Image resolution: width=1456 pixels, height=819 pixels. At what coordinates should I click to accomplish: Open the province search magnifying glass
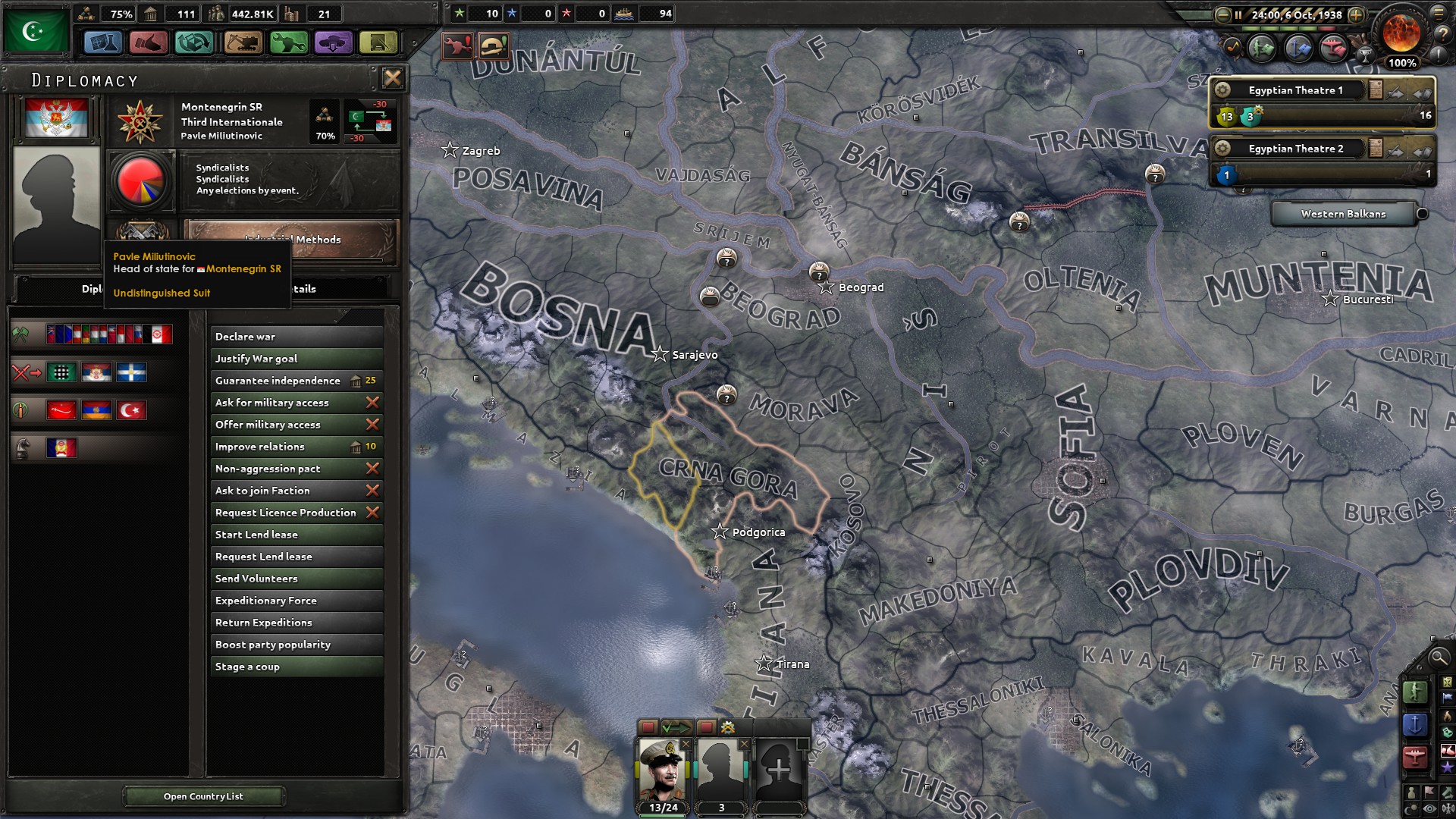1438,658
